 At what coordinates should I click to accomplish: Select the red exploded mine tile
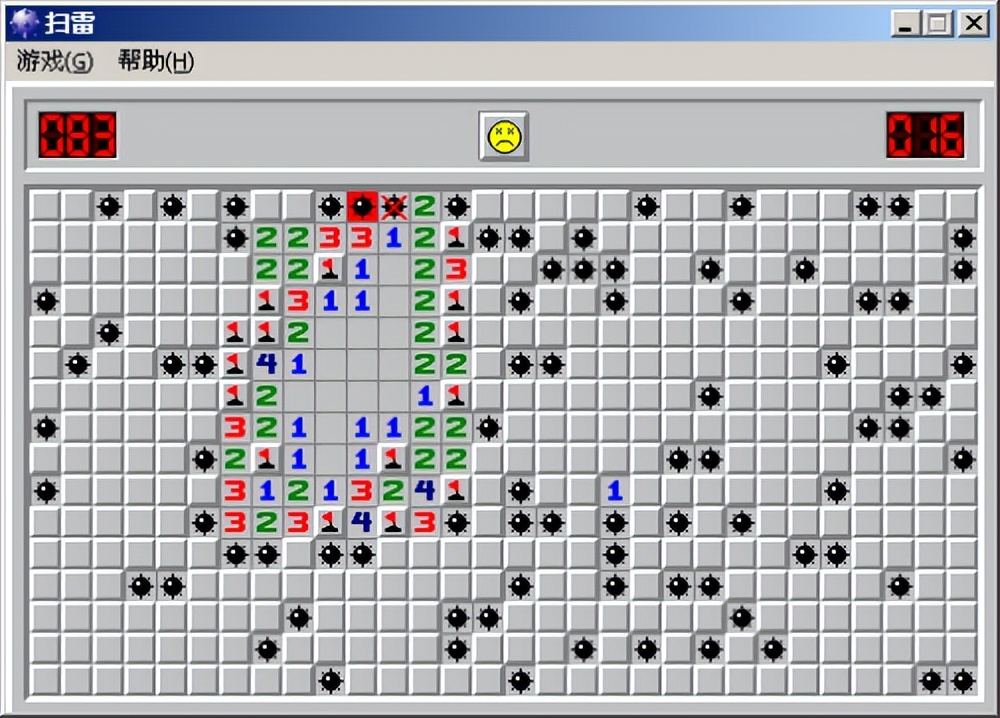(362, 206)
